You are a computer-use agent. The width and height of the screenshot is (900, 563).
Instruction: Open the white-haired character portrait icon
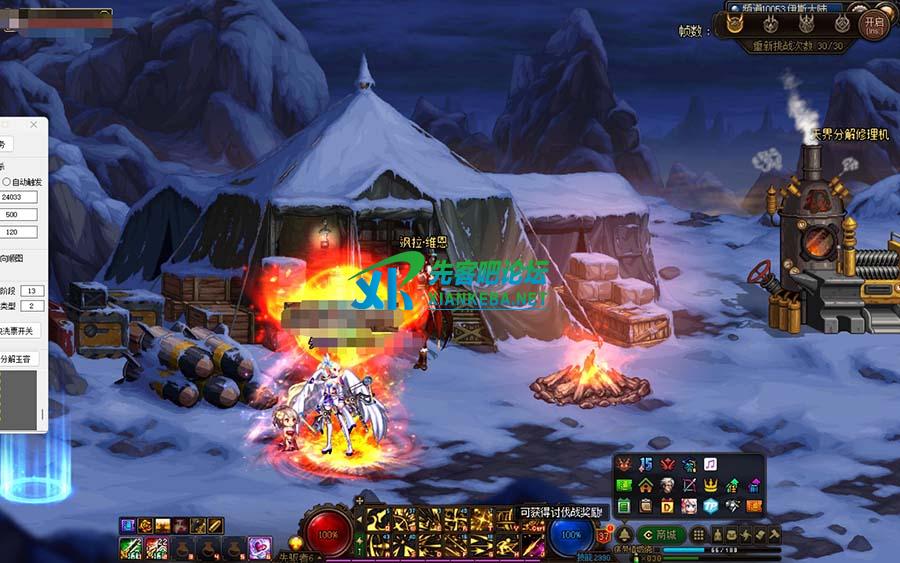point(667,486)
